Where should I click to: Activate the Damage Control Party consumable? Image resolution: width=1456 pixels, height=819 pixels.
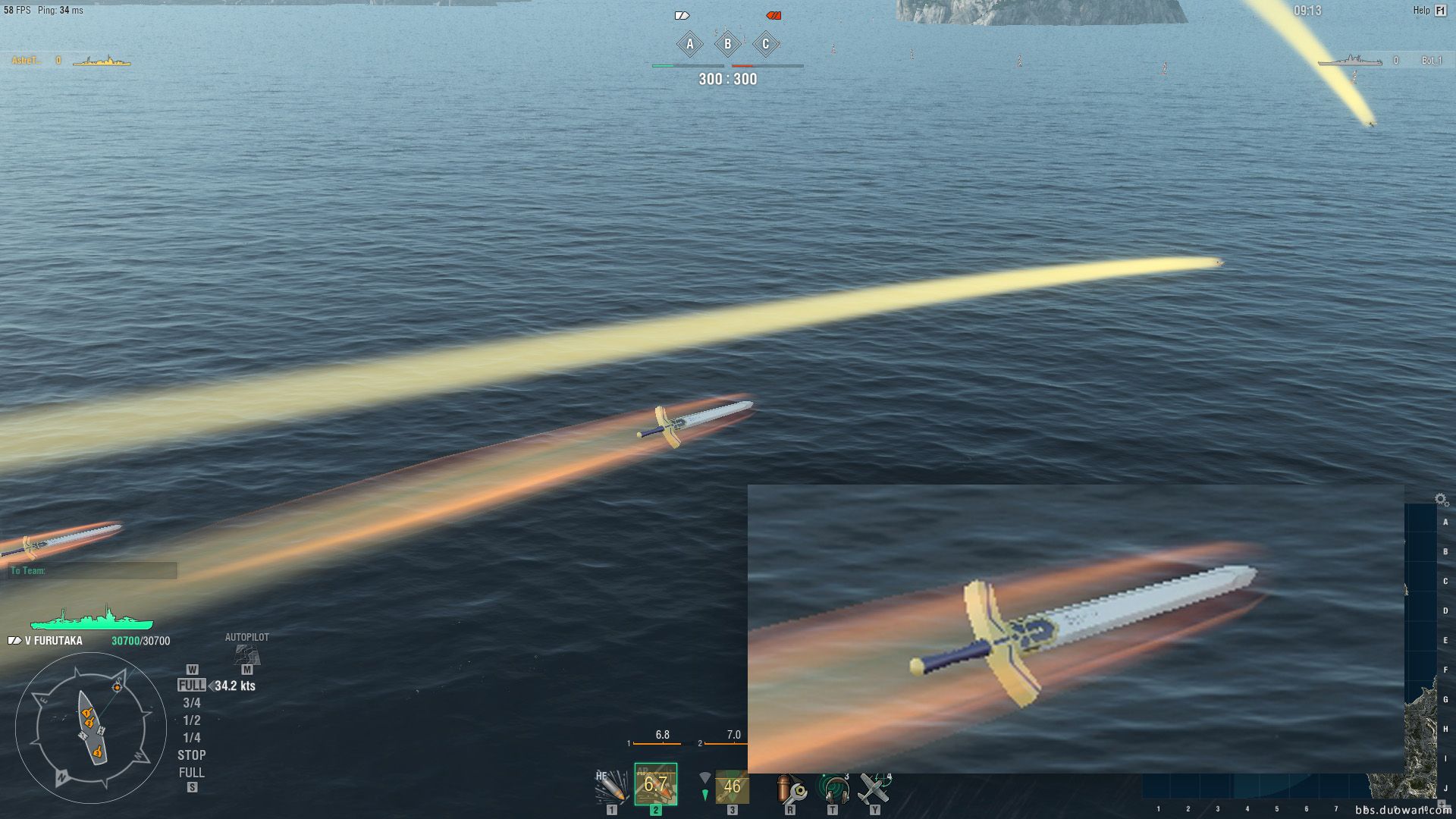(790, 788)
